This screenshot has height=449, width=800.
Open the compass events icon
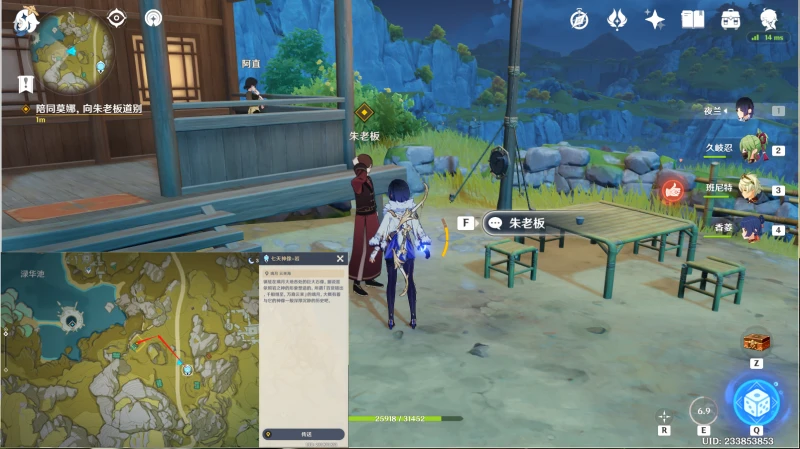click(x=579, y=19)
